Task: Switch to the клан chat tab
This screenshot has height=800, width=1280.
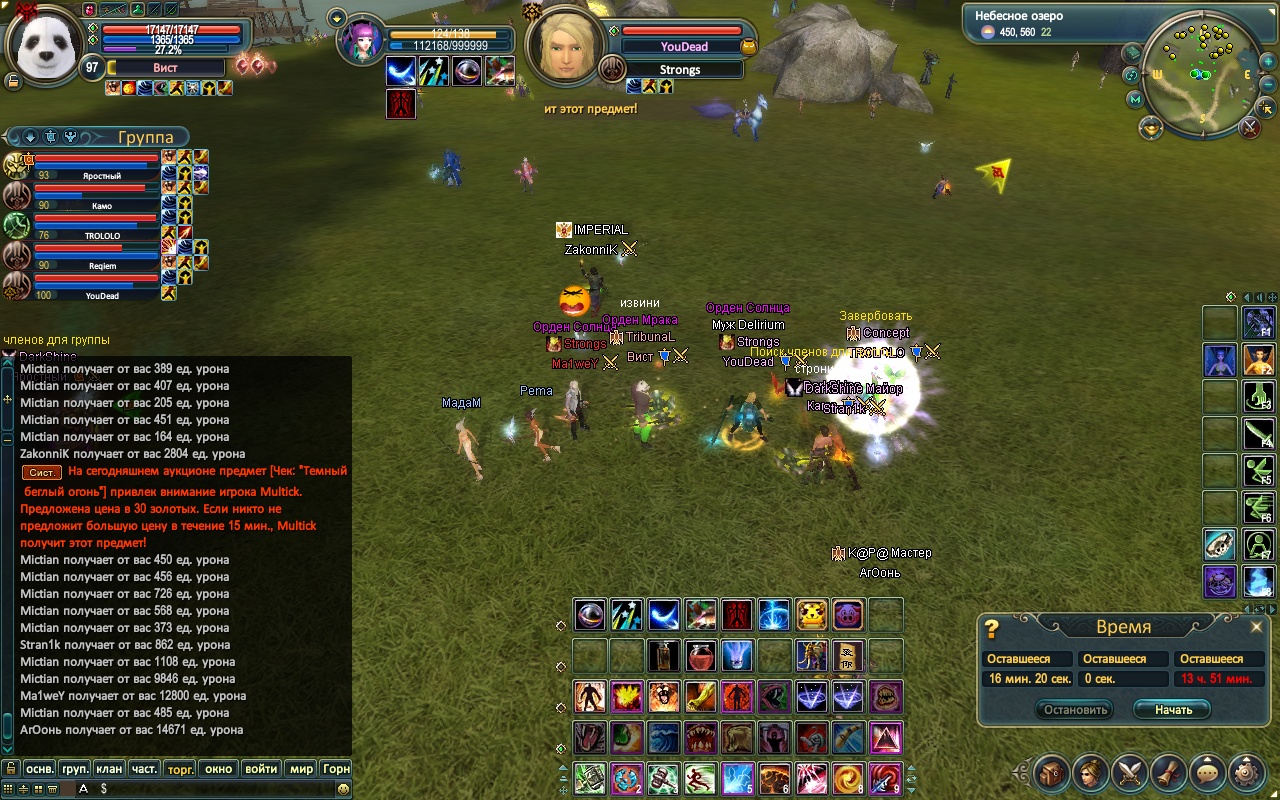Action: pyautogui.click(x=109, y=769)
